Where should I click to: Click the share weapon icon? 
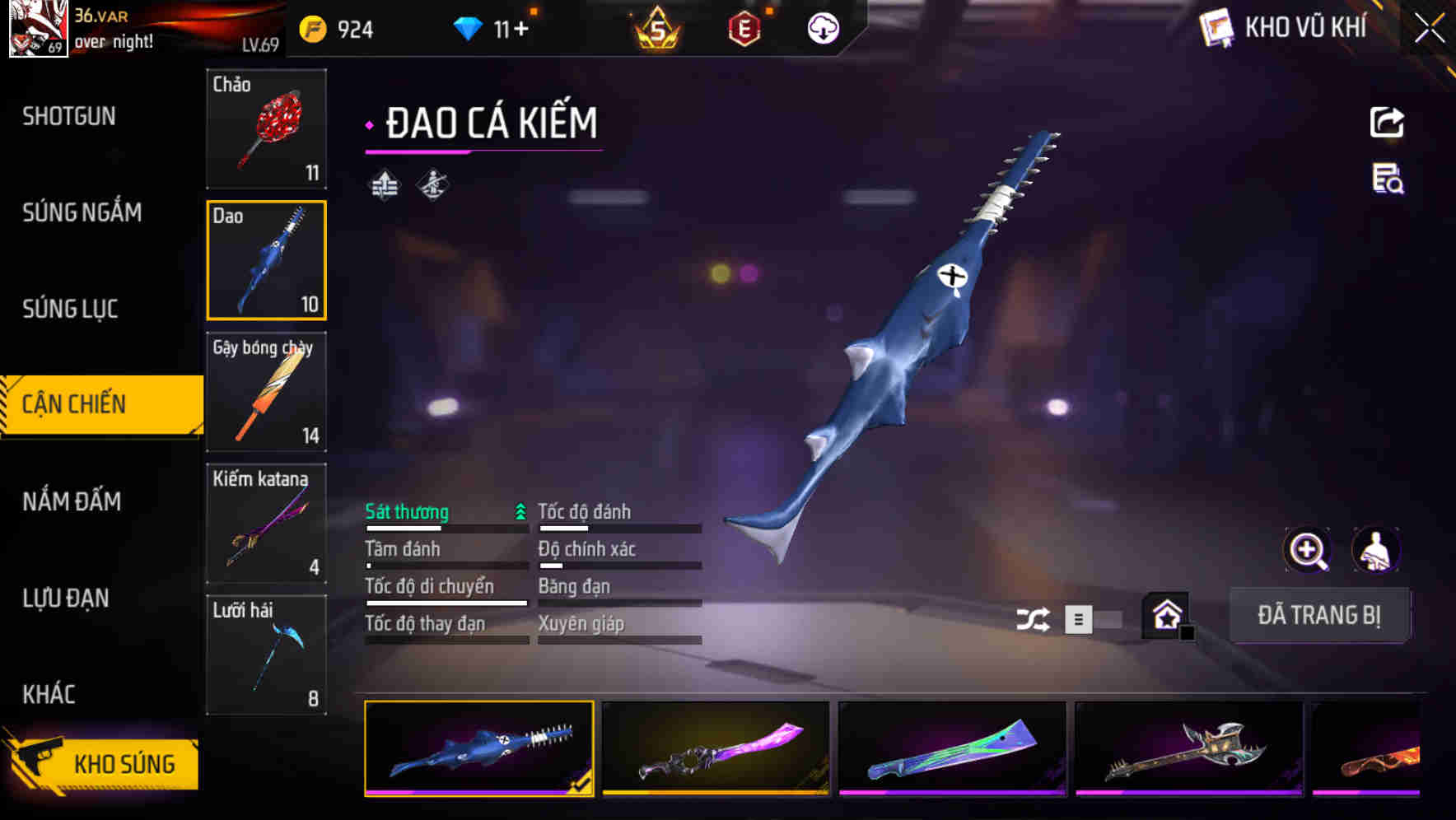(x=1387, y=121)
